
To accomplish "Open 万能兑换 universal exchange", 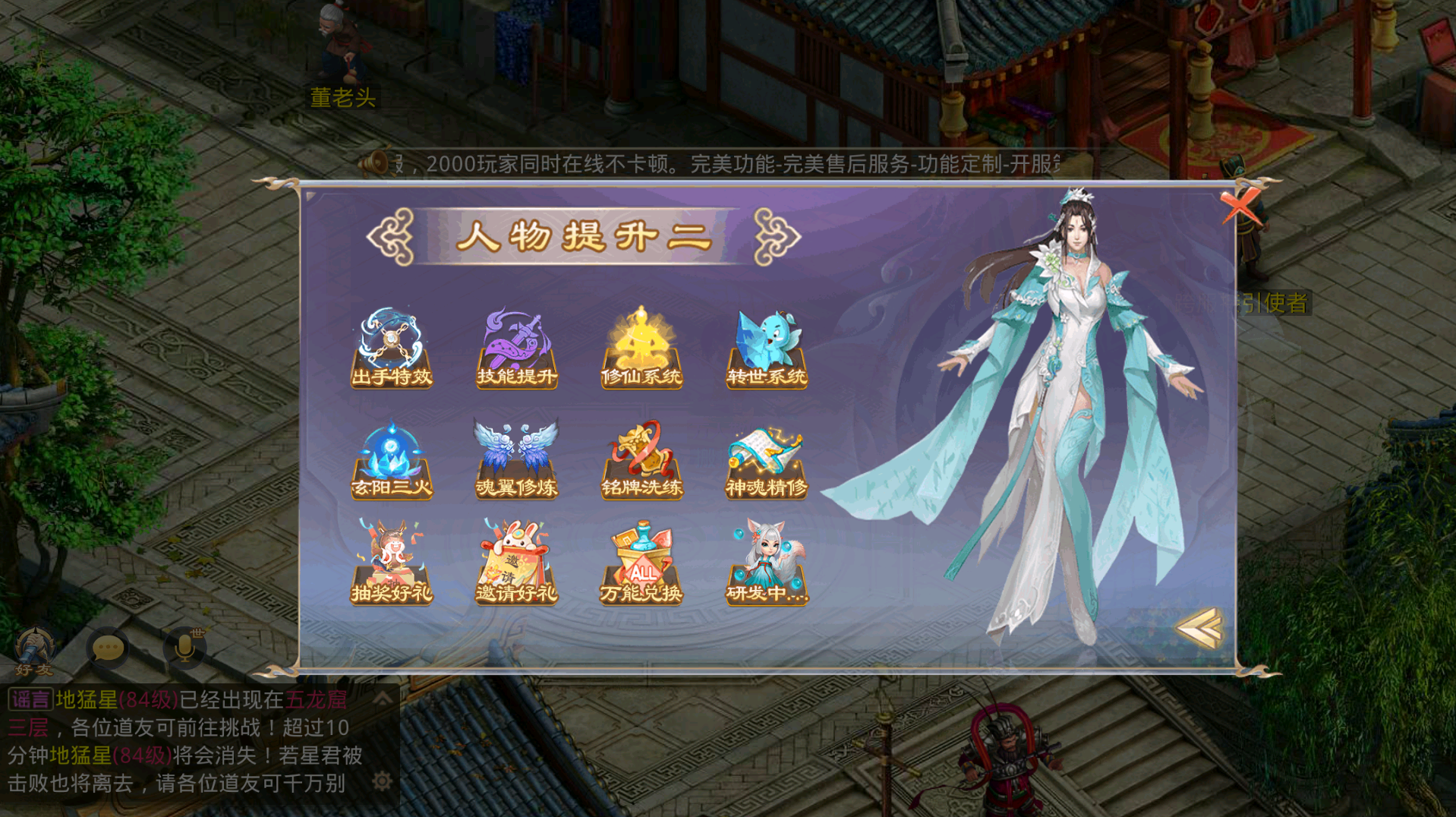I will point(641,563).
